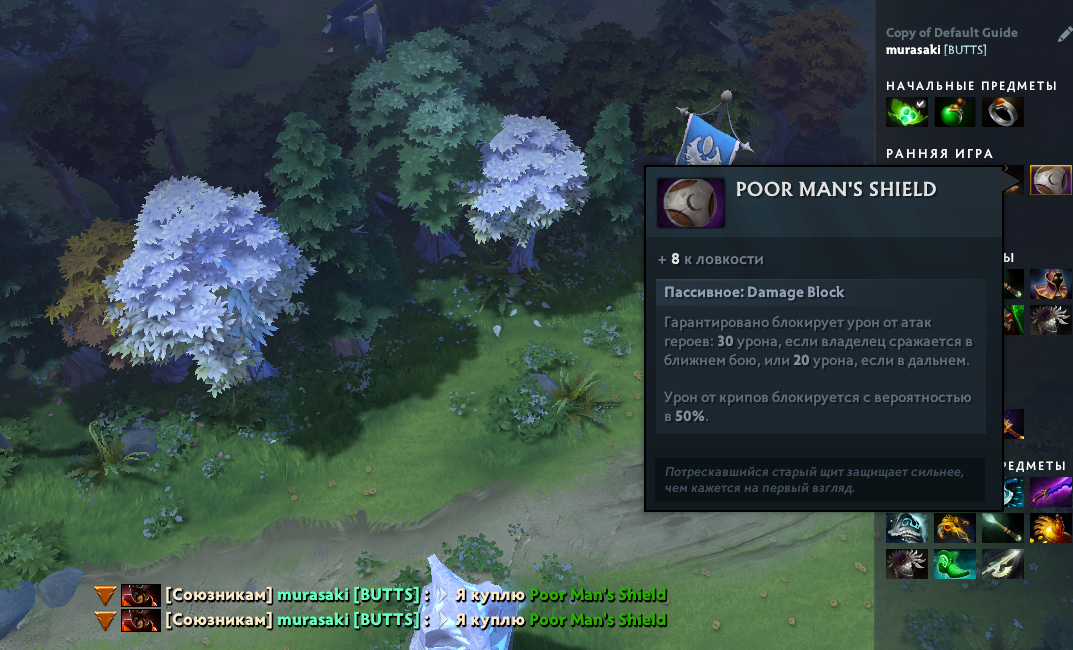The image size is (1073, 650).
Task: Select the golden item with red gem
Action: pos(954,528)
